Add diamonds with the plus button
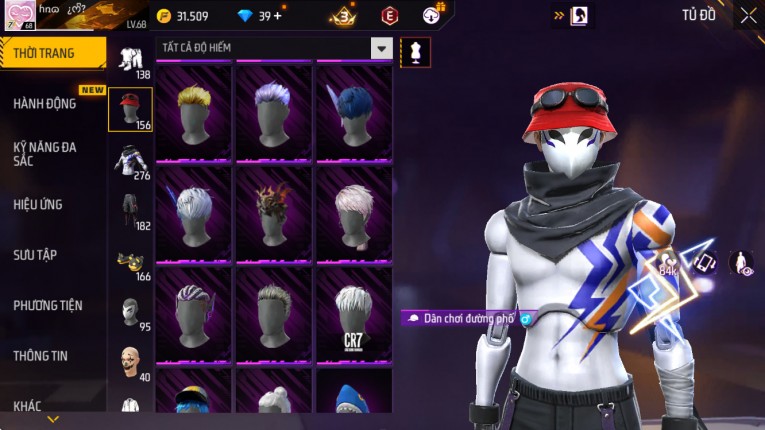Viewport: 765px width, 430px height. (277, 16)
